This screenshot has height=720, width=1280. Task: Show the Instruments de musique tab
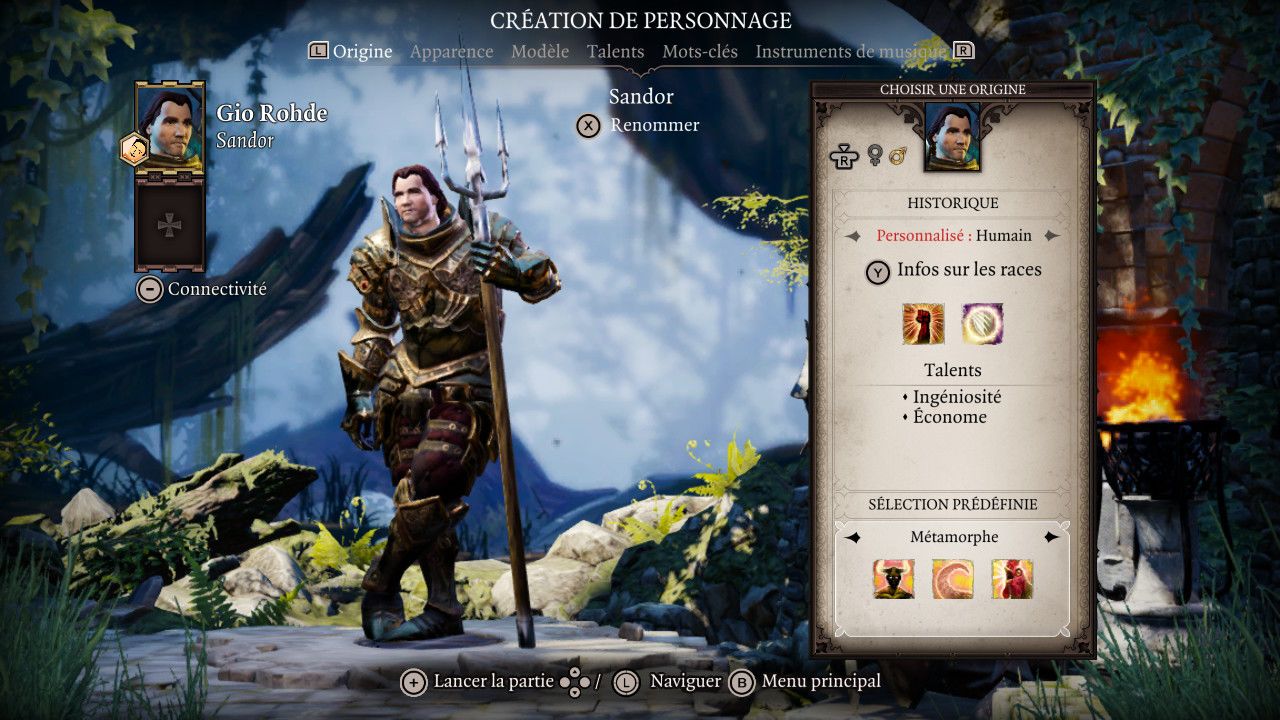click(850, 51)
